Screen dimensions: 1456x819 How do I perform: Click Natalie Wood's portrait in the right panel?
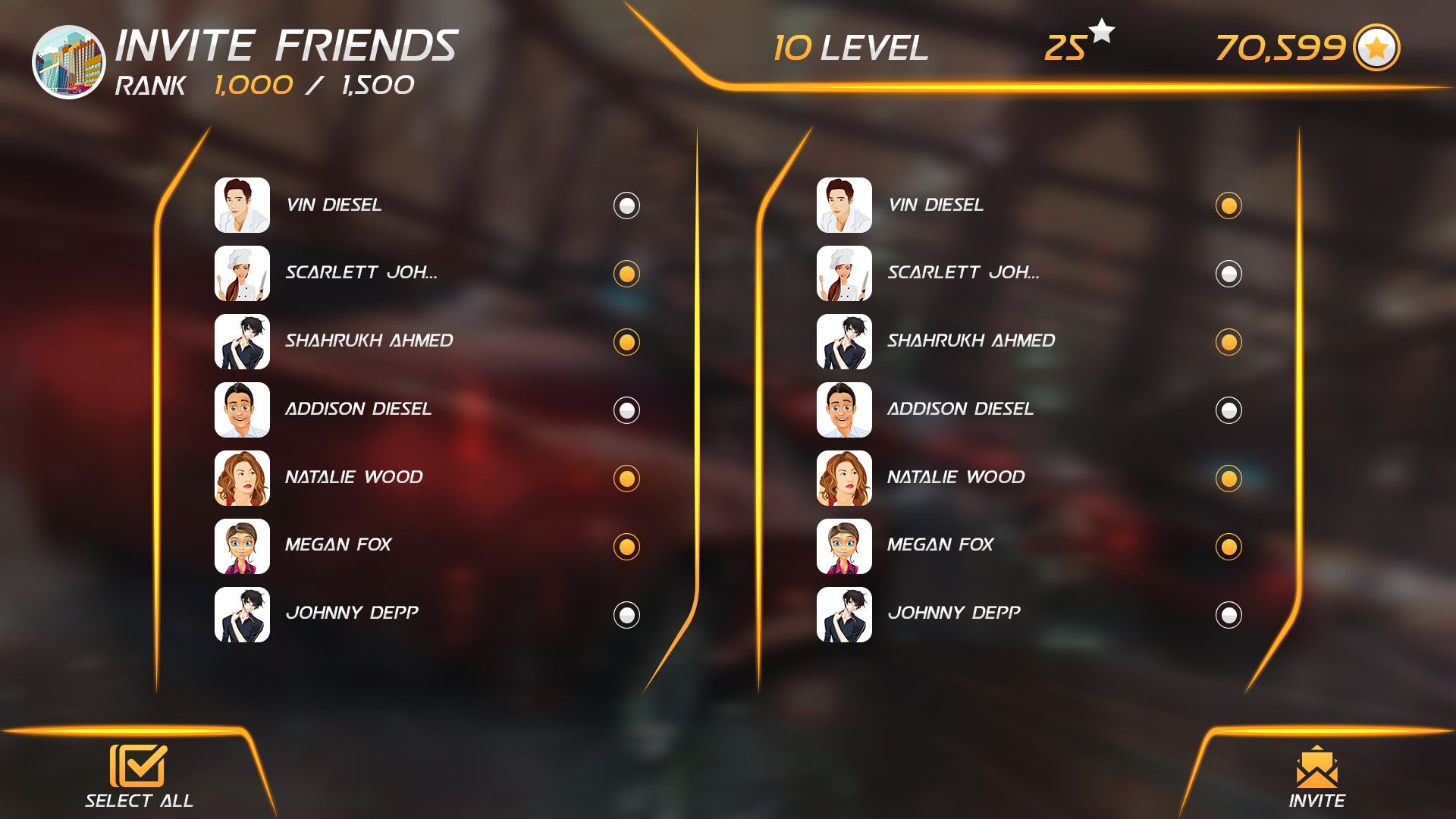[x=844, y=479]
